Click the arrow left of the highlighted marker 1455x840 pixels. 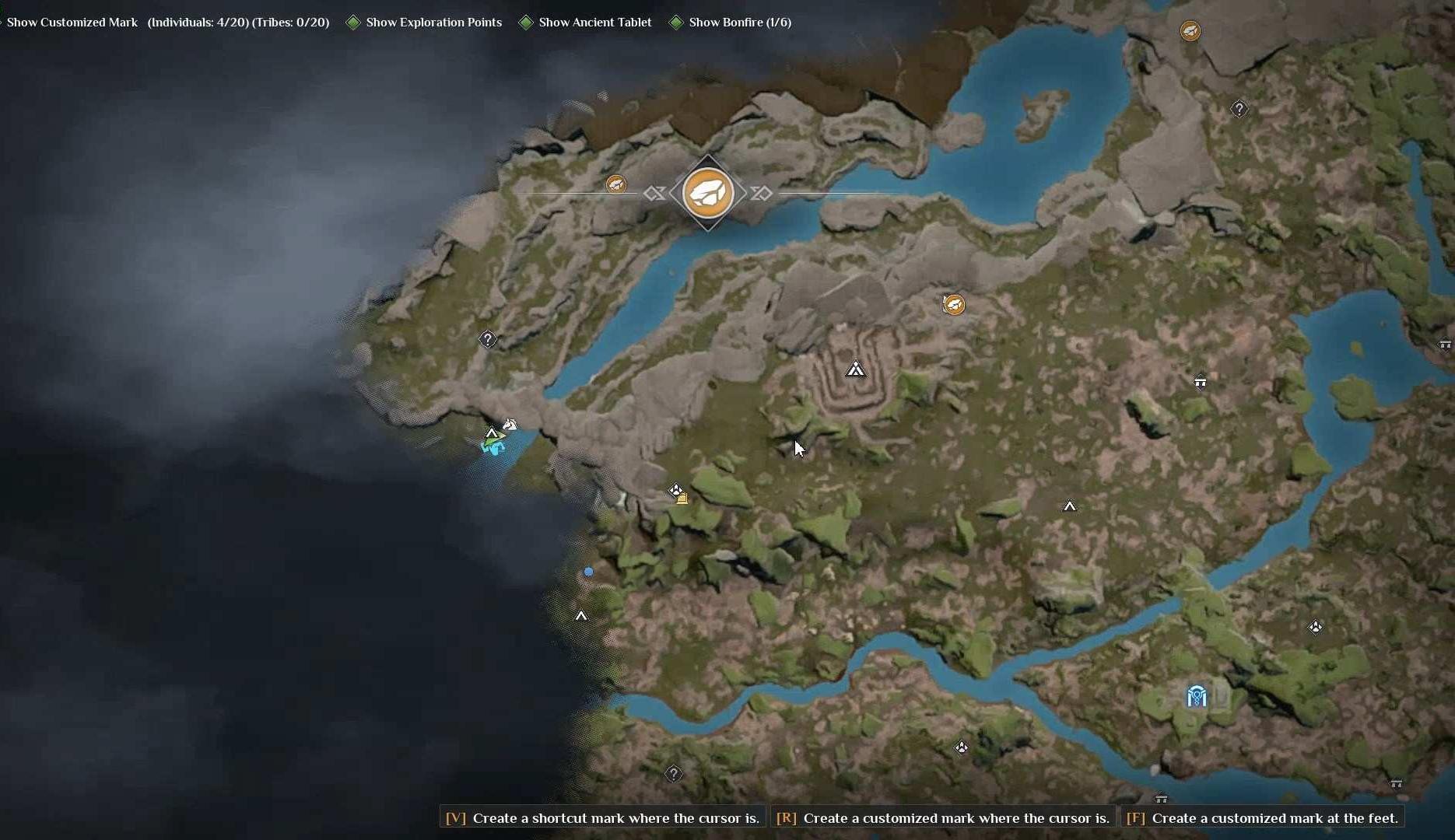pyautogui.click(x=654, y=193)
